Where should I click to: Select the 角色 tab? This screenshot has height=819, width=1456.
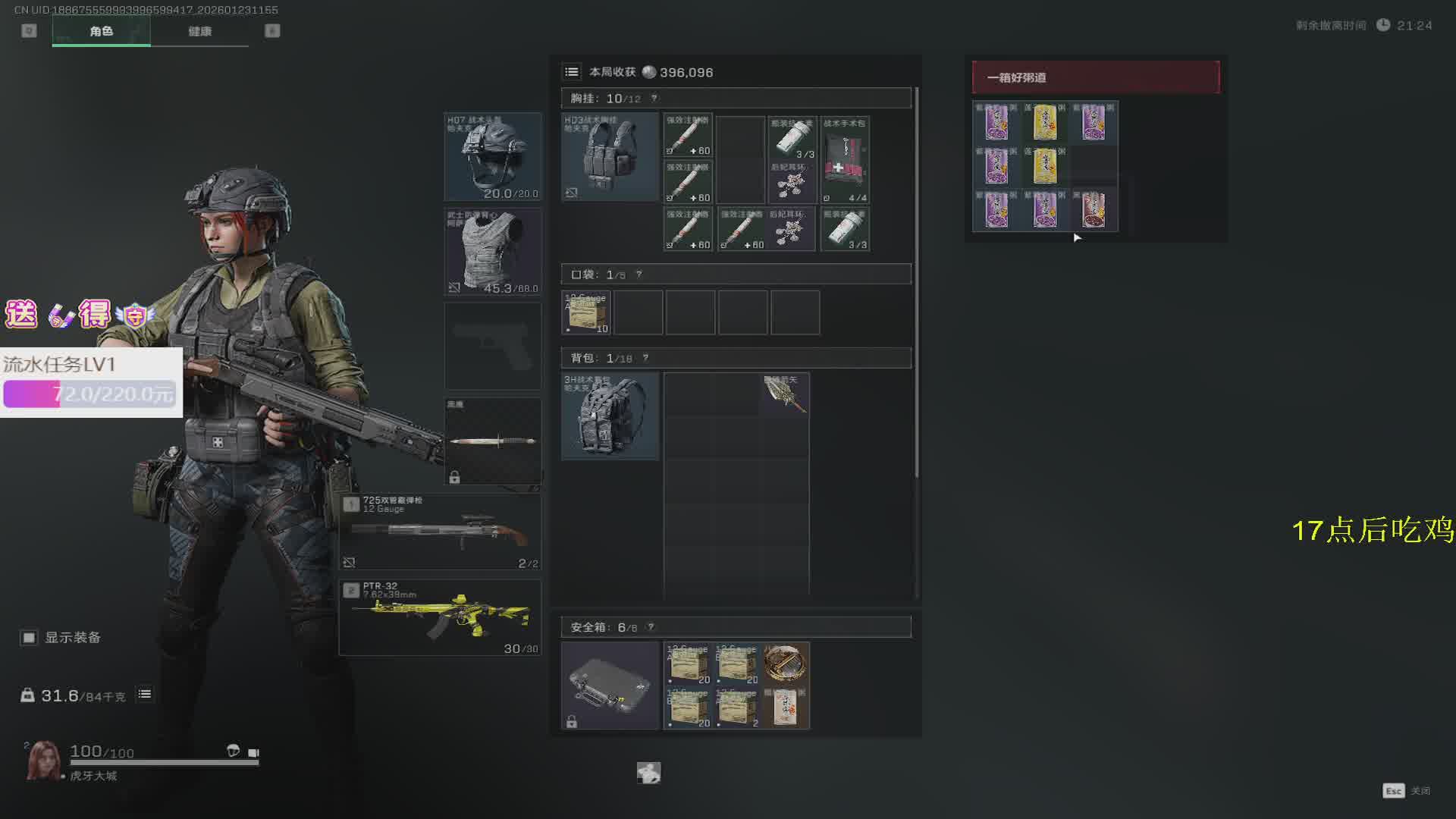(101, 31)
